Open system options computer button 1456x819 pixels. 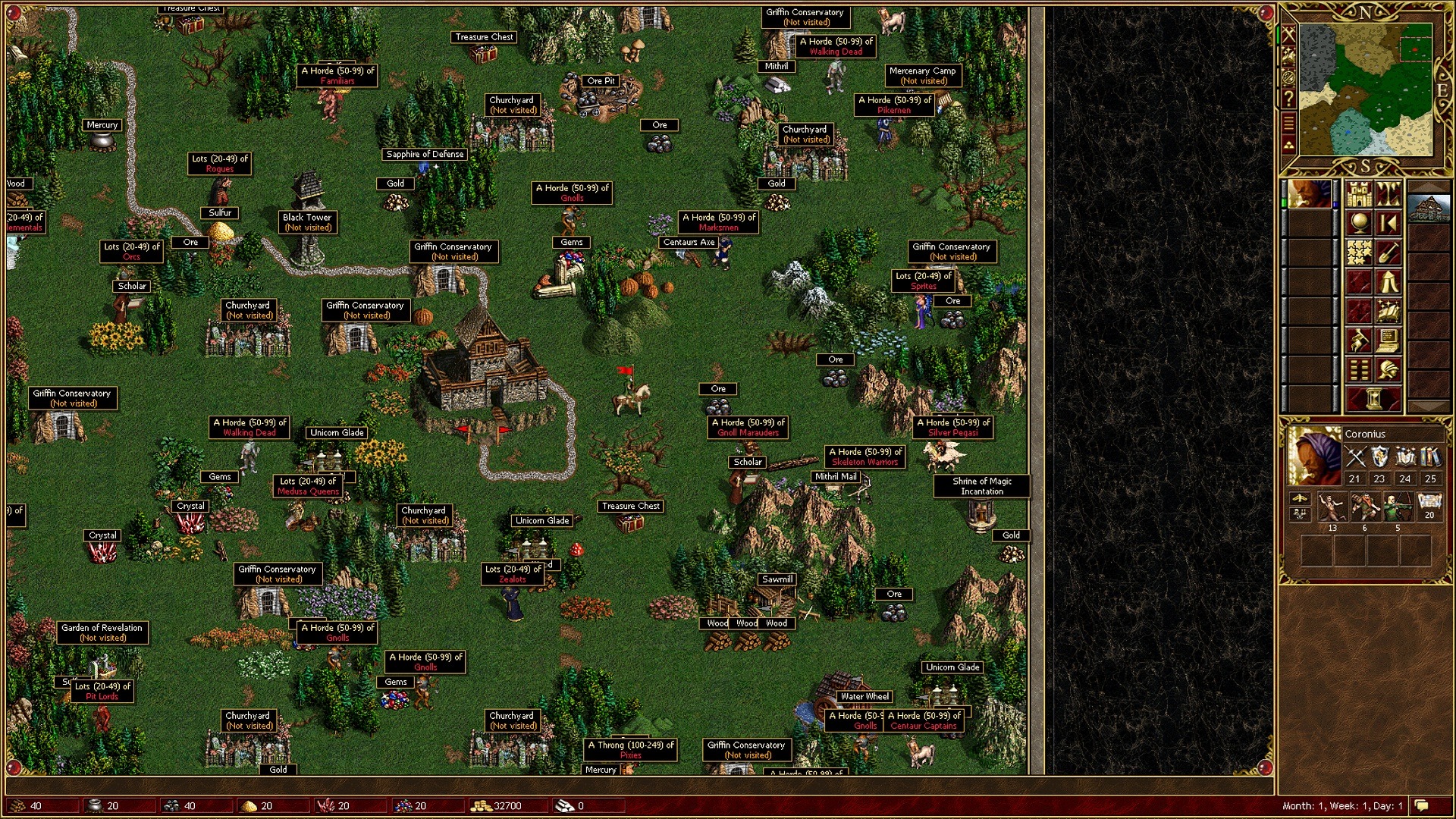1389,340
